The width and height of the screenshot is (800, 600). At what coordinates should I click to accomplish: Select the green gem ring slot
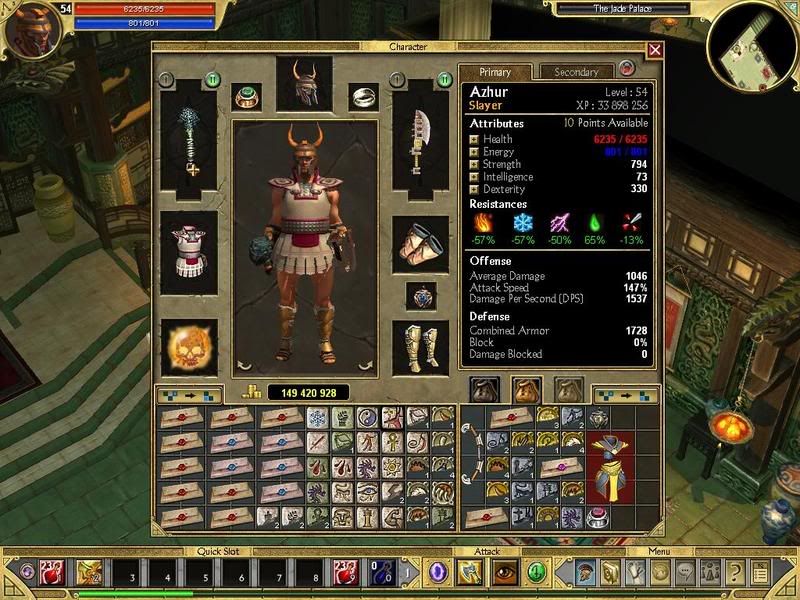point(247,97)
